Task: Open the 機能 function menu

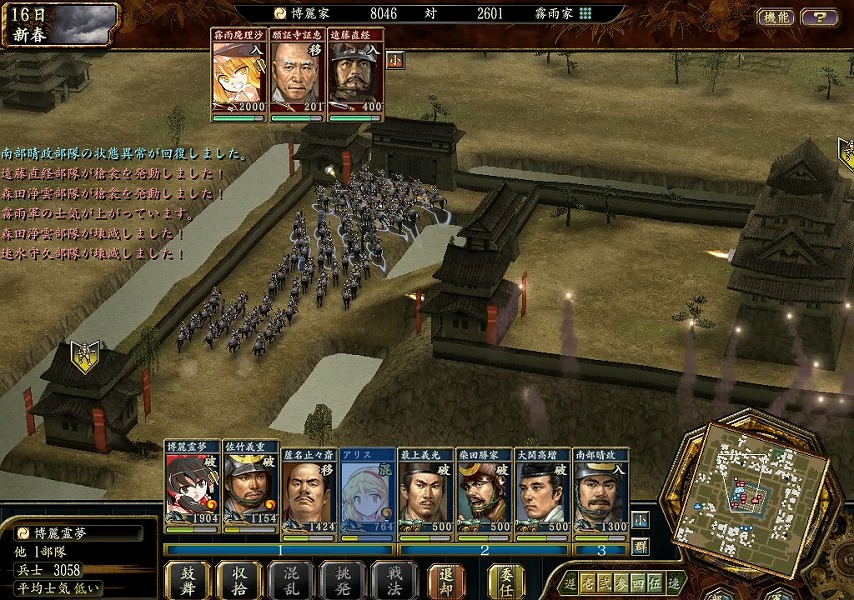Action: (775, 17)
